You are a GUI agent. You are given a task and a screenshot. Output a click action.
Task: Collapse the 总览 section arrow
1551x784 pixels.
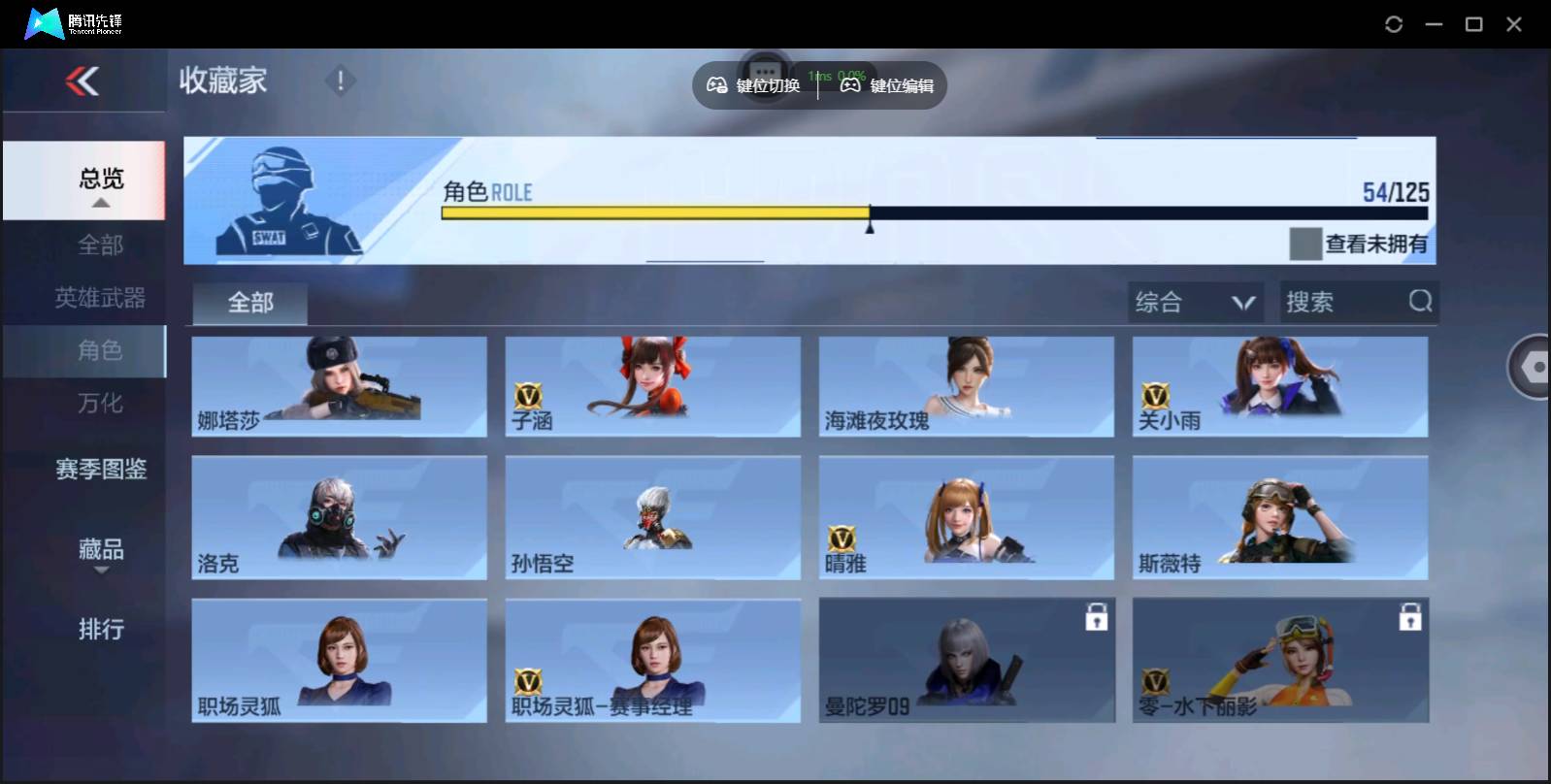pos(99,203)
